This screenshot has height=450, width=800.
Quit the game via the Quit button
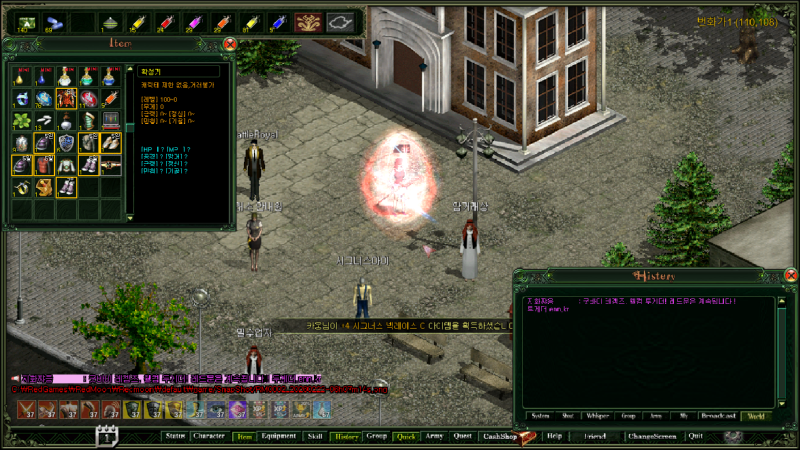point(695,436)
